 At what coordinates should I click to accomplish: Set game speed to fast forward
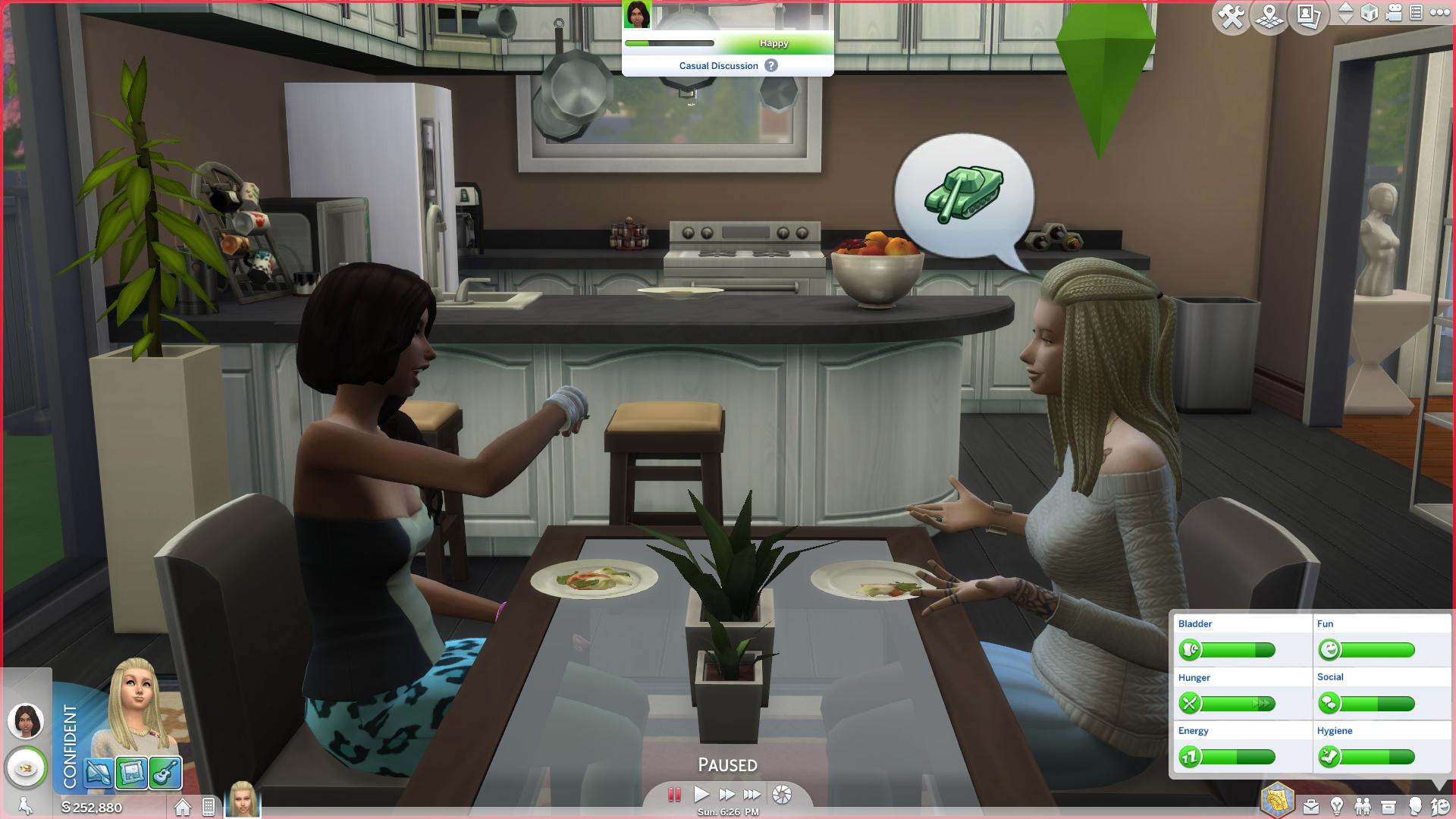pyautogui.click(x=726, y=794)
